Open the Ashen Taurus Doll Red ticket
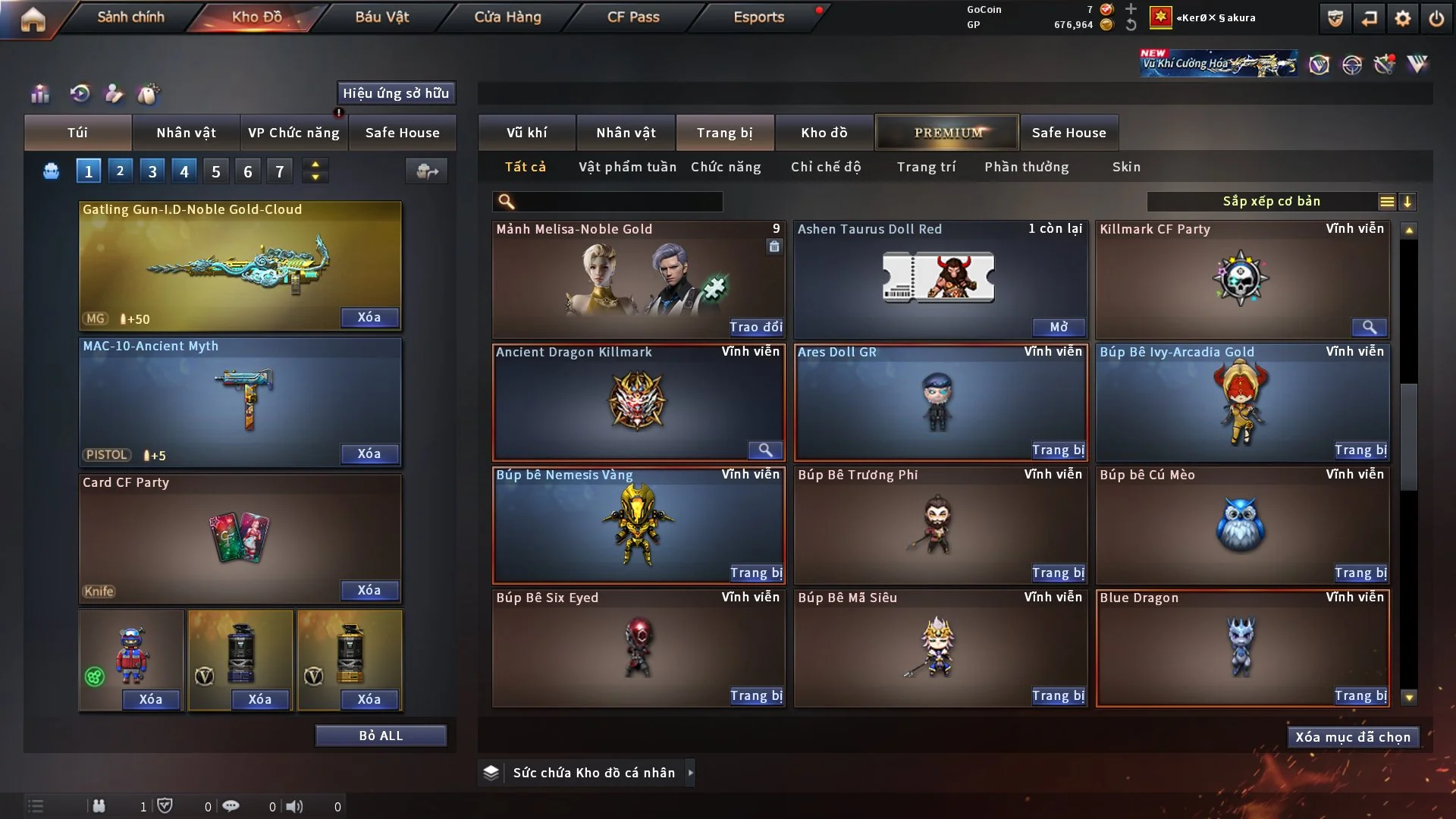1456x819 pixels. [x=1059, y=327]
